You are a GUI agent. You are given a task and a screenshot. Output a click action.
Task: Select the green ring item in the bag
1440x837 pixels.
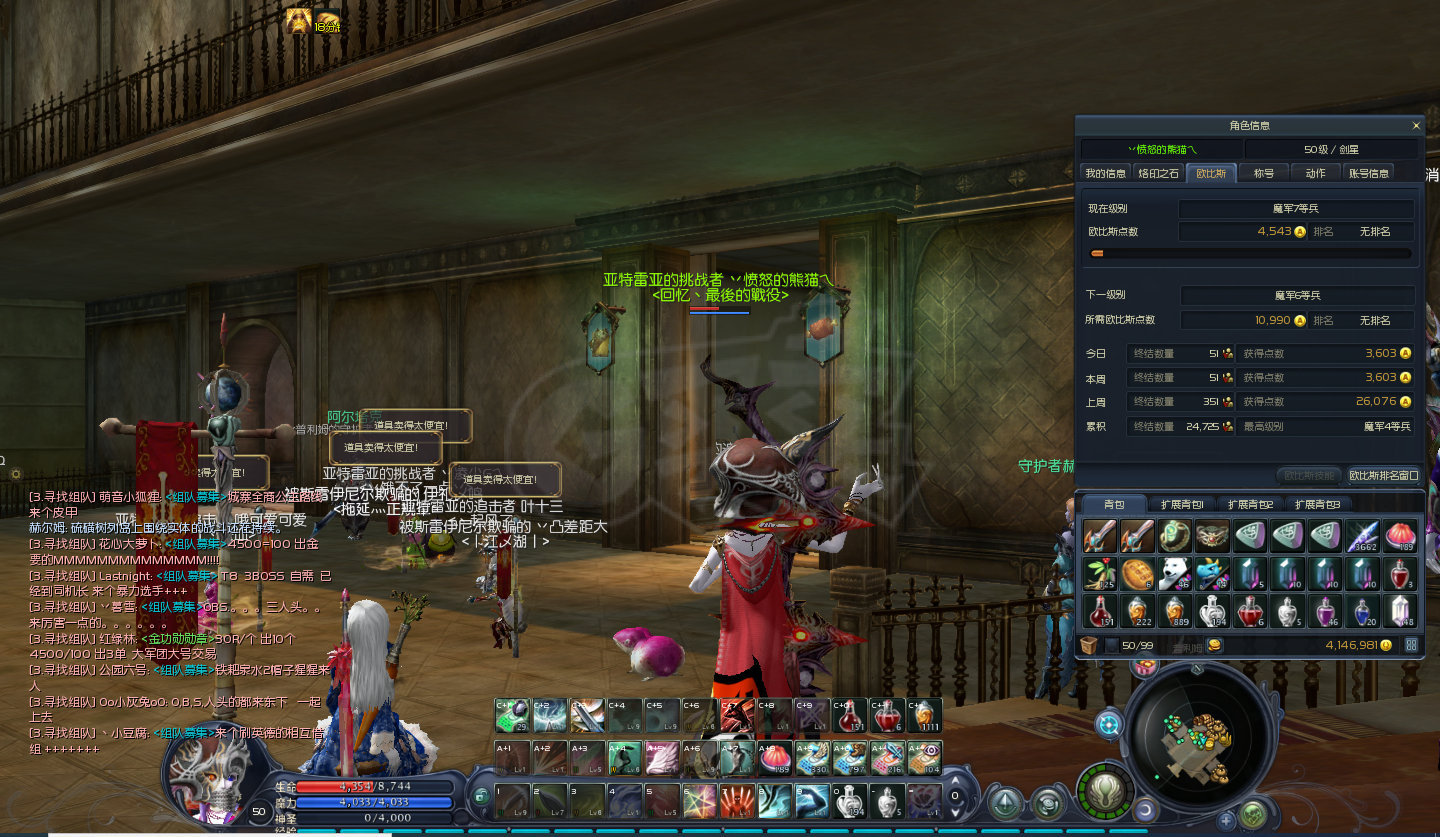pyautogui.click(x=1175, y=536)
